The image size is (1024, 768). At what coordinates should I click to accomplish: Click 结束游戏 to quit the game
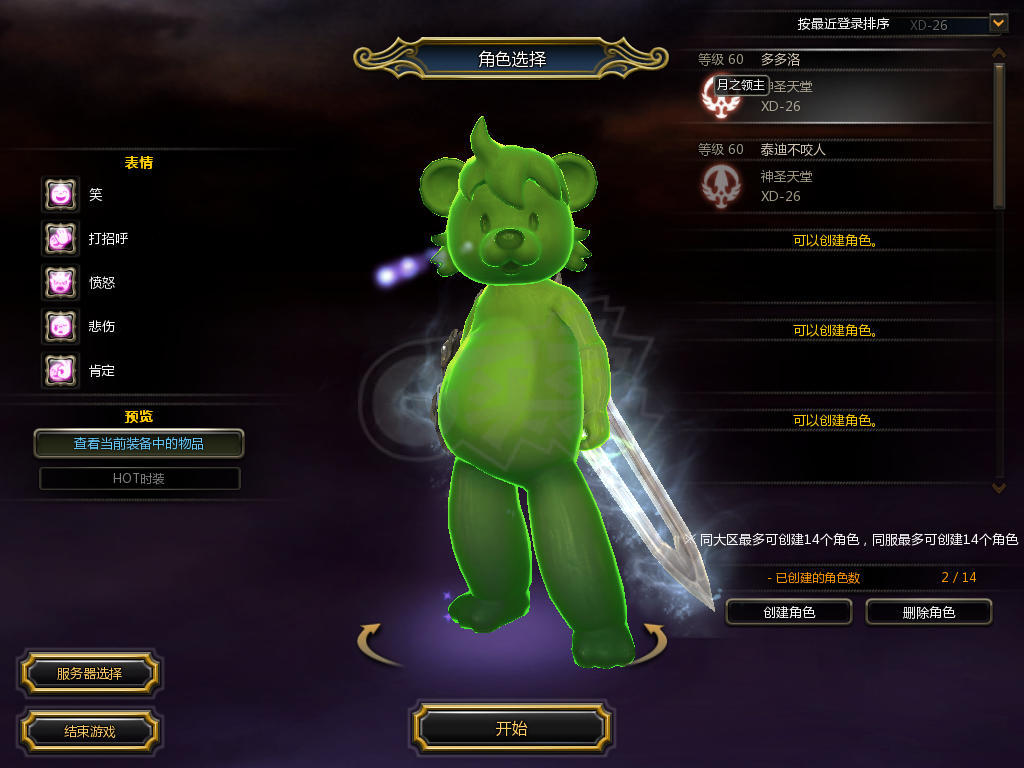(x=89, y=731)
